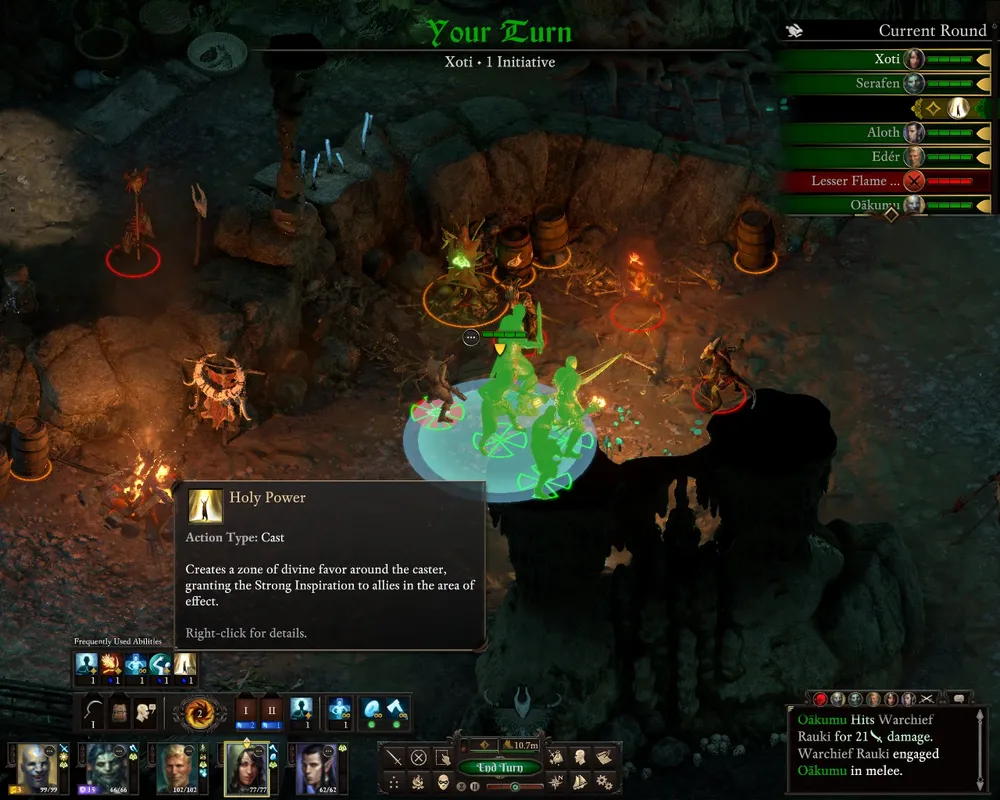Click the cancel action circle-X button
1000x800 pixels.
[419, 757]
